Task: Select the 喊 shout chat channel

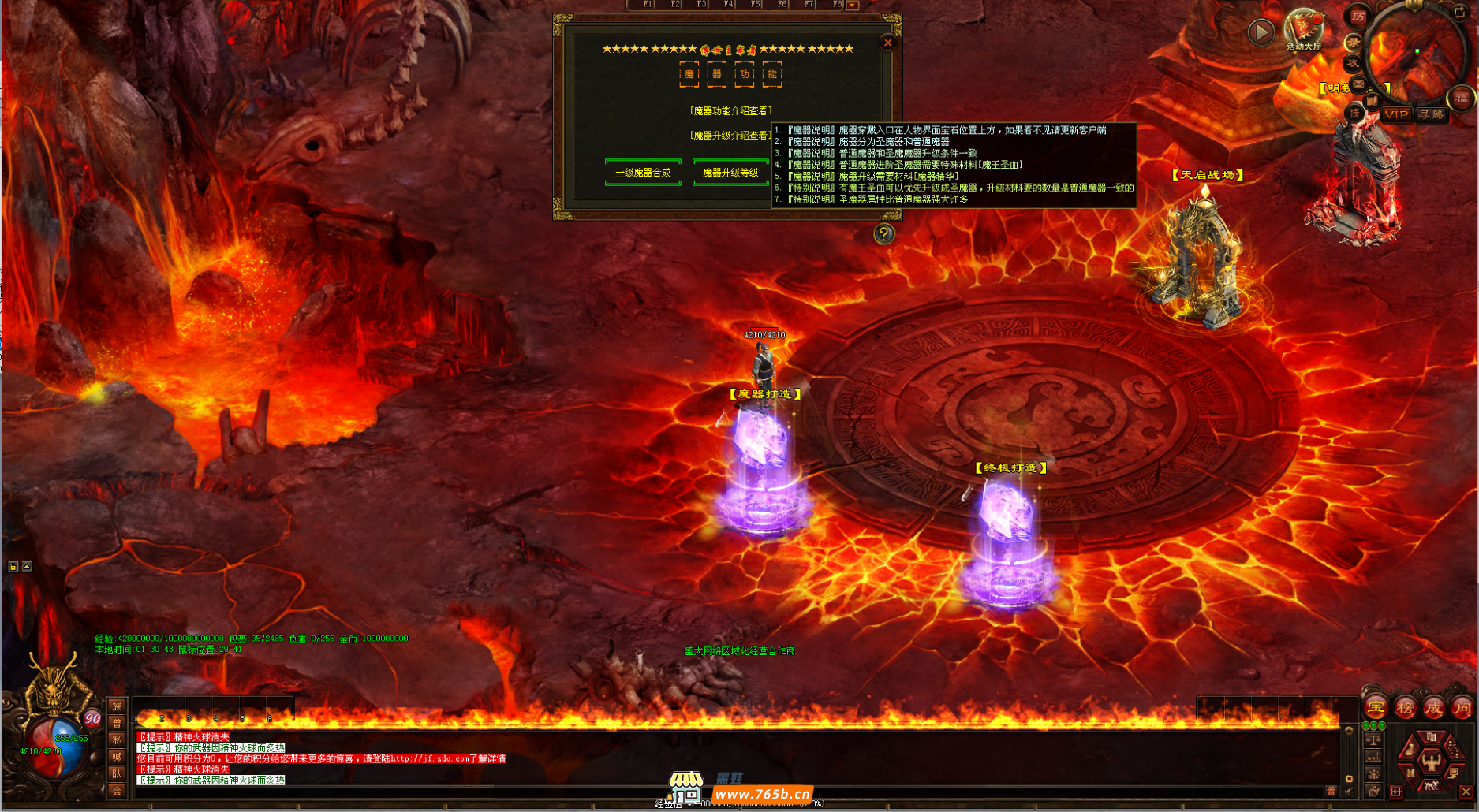Action: 117,757
